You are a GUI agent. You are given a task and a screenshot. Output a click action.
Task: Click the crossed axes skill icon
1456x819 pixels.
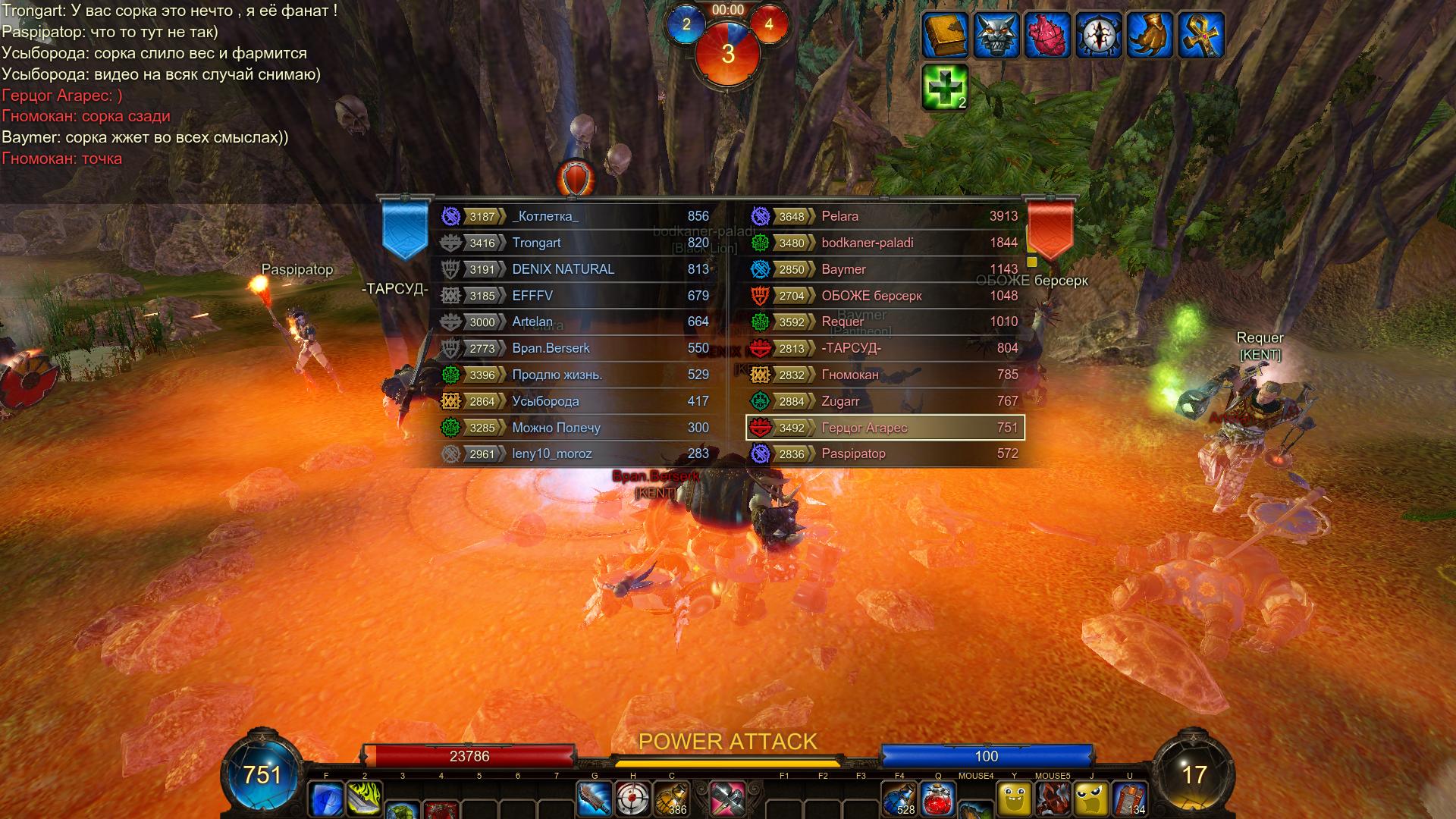click(x=727, y=799)
